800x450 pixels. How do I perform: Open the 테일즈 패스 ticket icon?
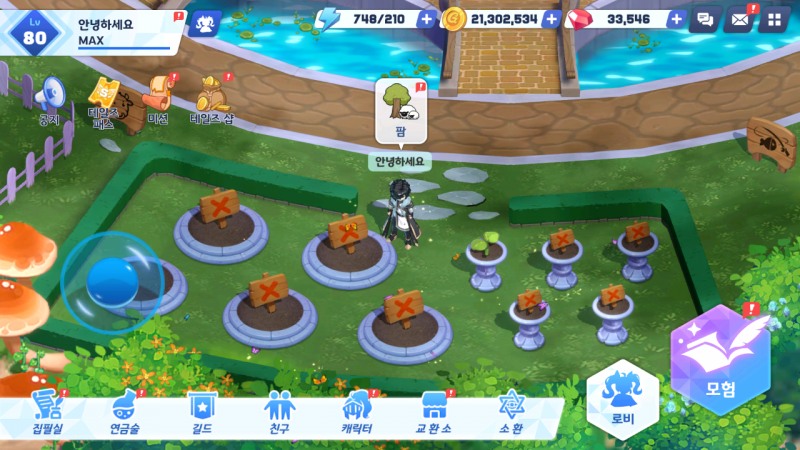105,99
